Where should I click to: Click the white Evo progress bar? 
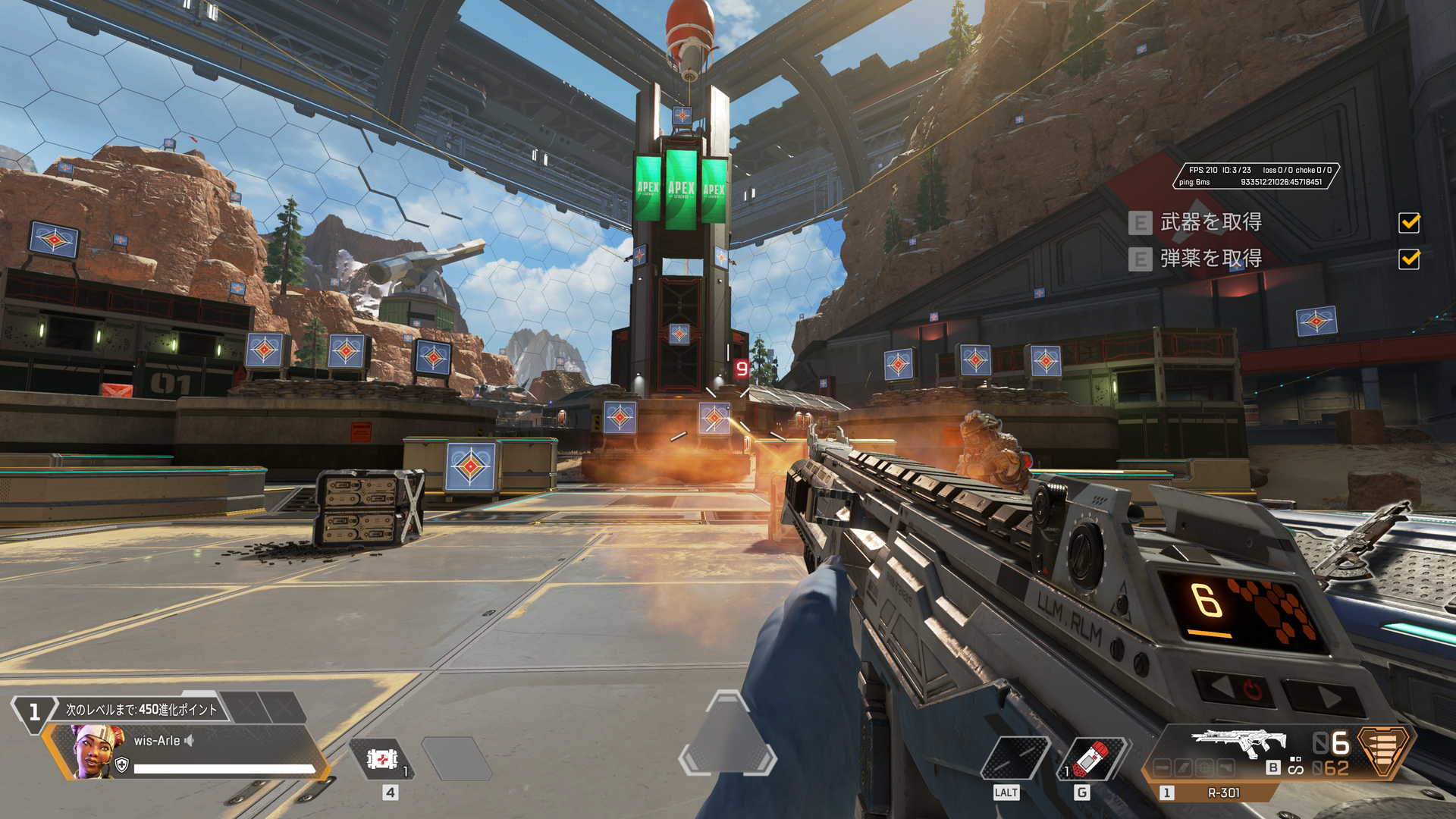pos(224,767)
